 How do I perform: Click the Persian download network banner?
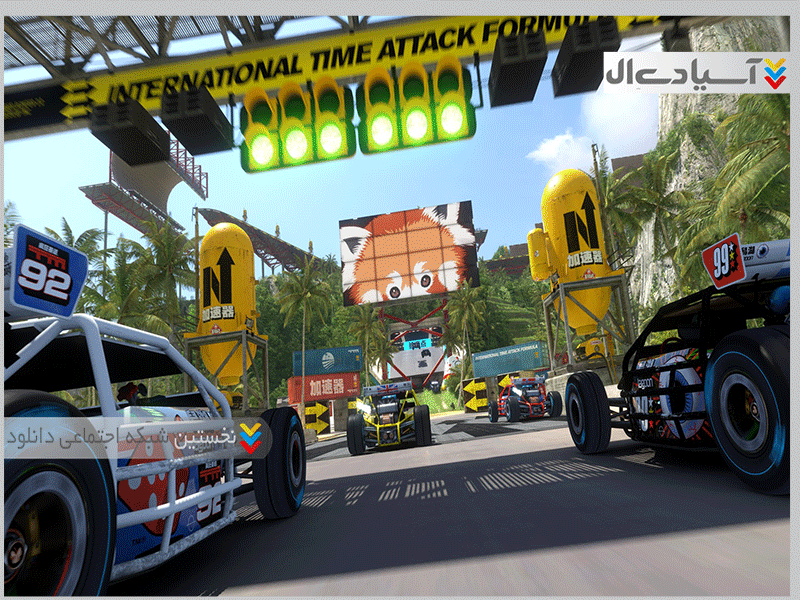click(x=137, y=437)
